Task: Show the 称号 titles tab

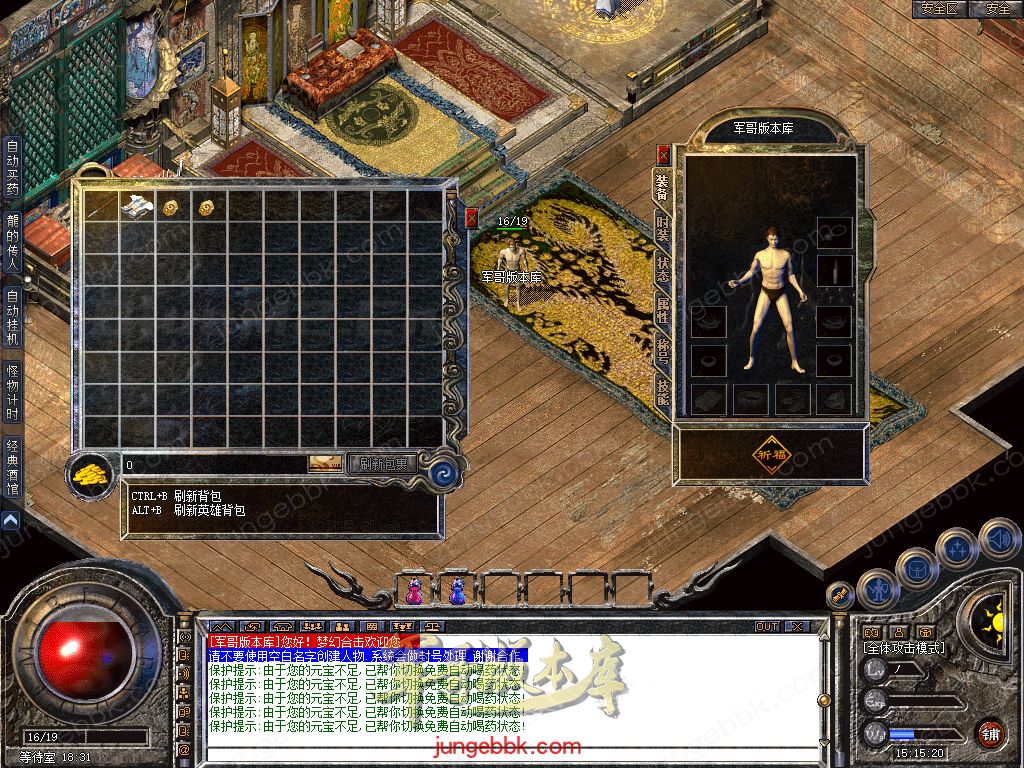Action: [663, 351]
